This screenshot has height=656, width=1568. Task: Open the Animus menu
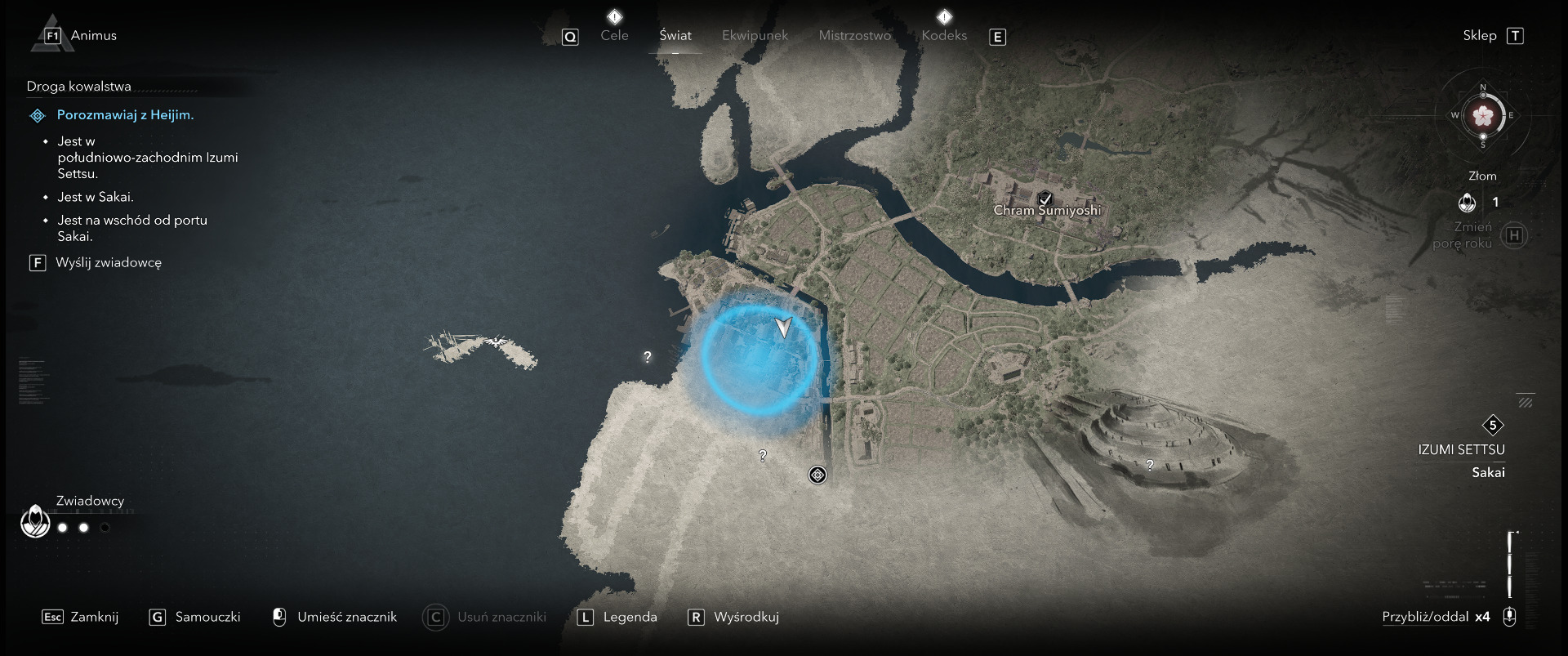coord(92,35)
